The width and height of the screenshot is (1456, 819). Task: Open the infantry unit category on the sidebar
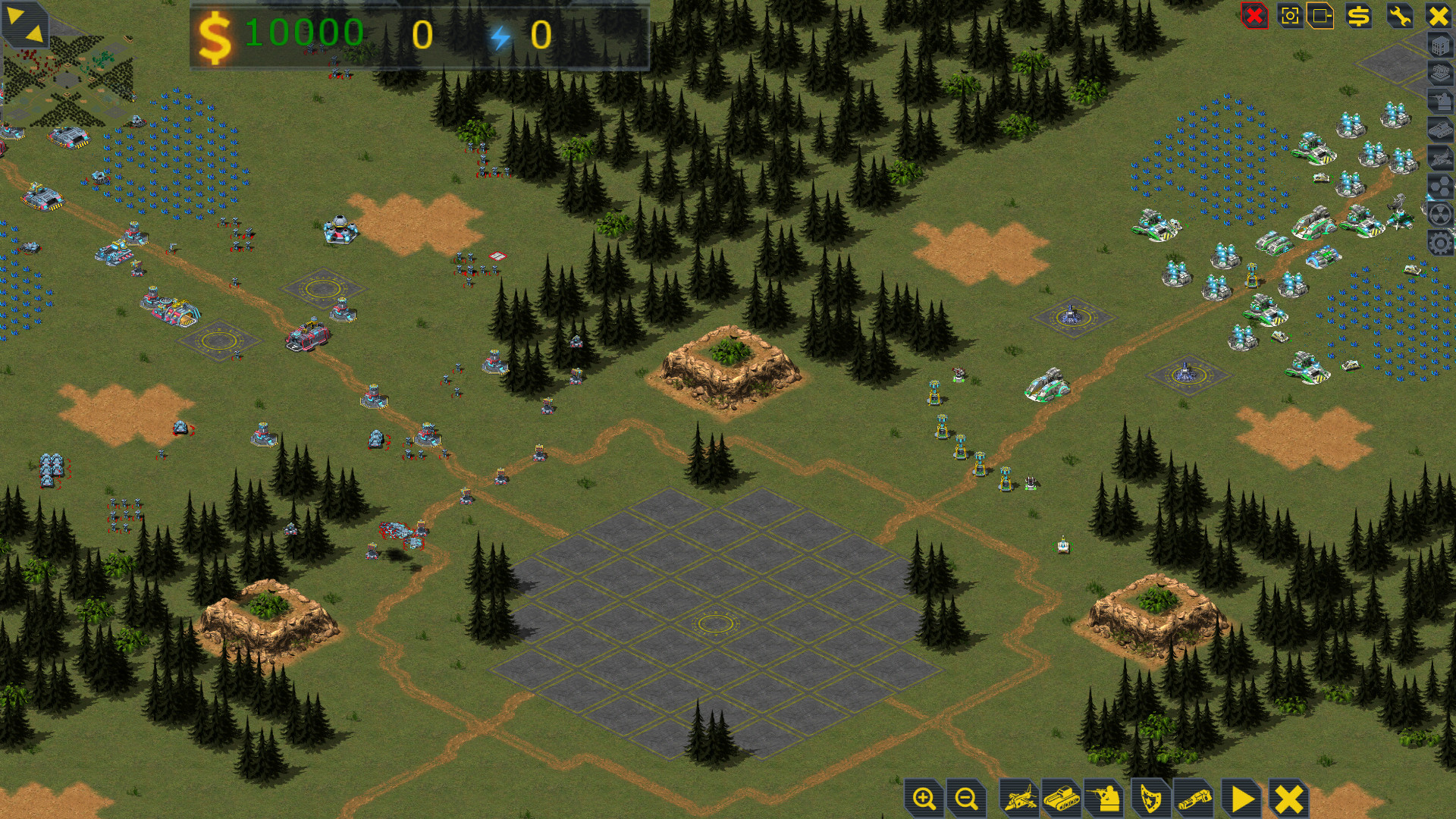(1440, 101)
